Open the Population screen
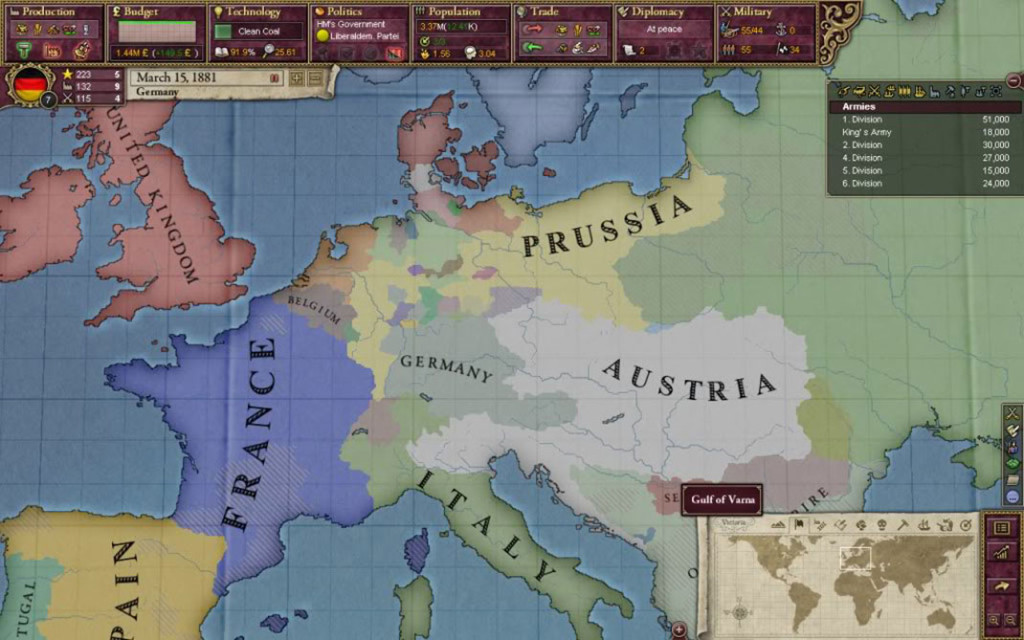The height and width of the screenshot is (640, 1024). (460, 13)
